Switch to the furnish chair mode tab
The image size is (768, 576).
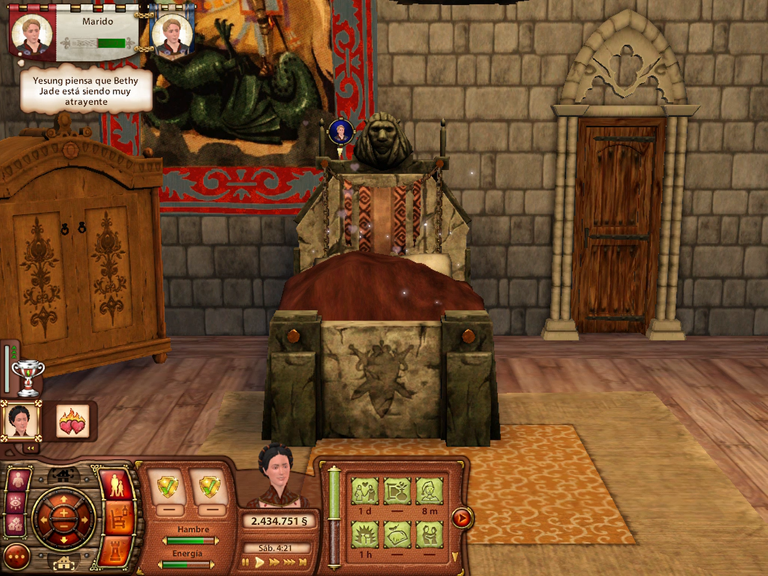point(116,519)
